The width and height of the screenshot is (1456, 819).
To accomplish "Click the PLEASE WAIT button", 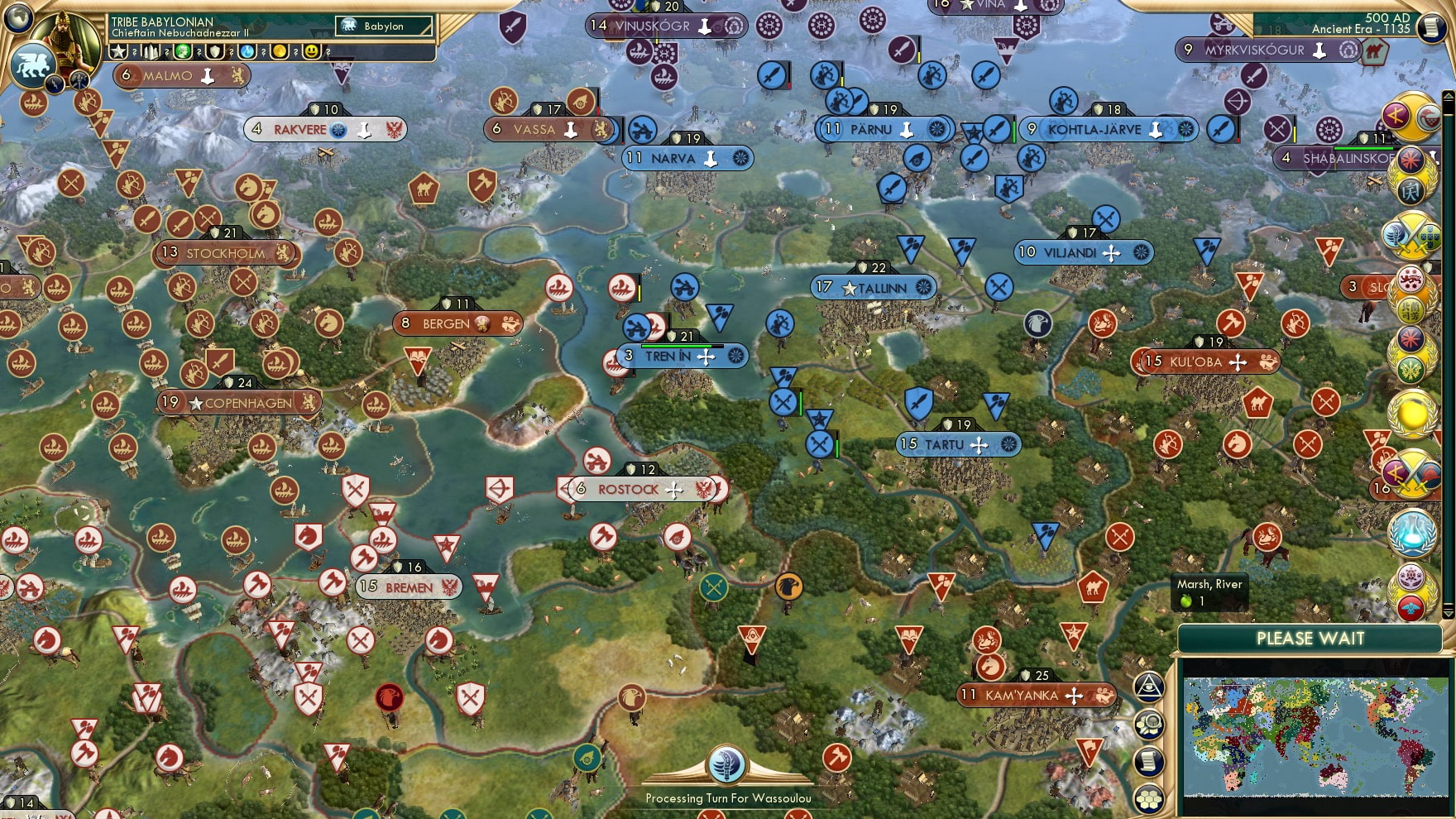I will (1310, 639).
